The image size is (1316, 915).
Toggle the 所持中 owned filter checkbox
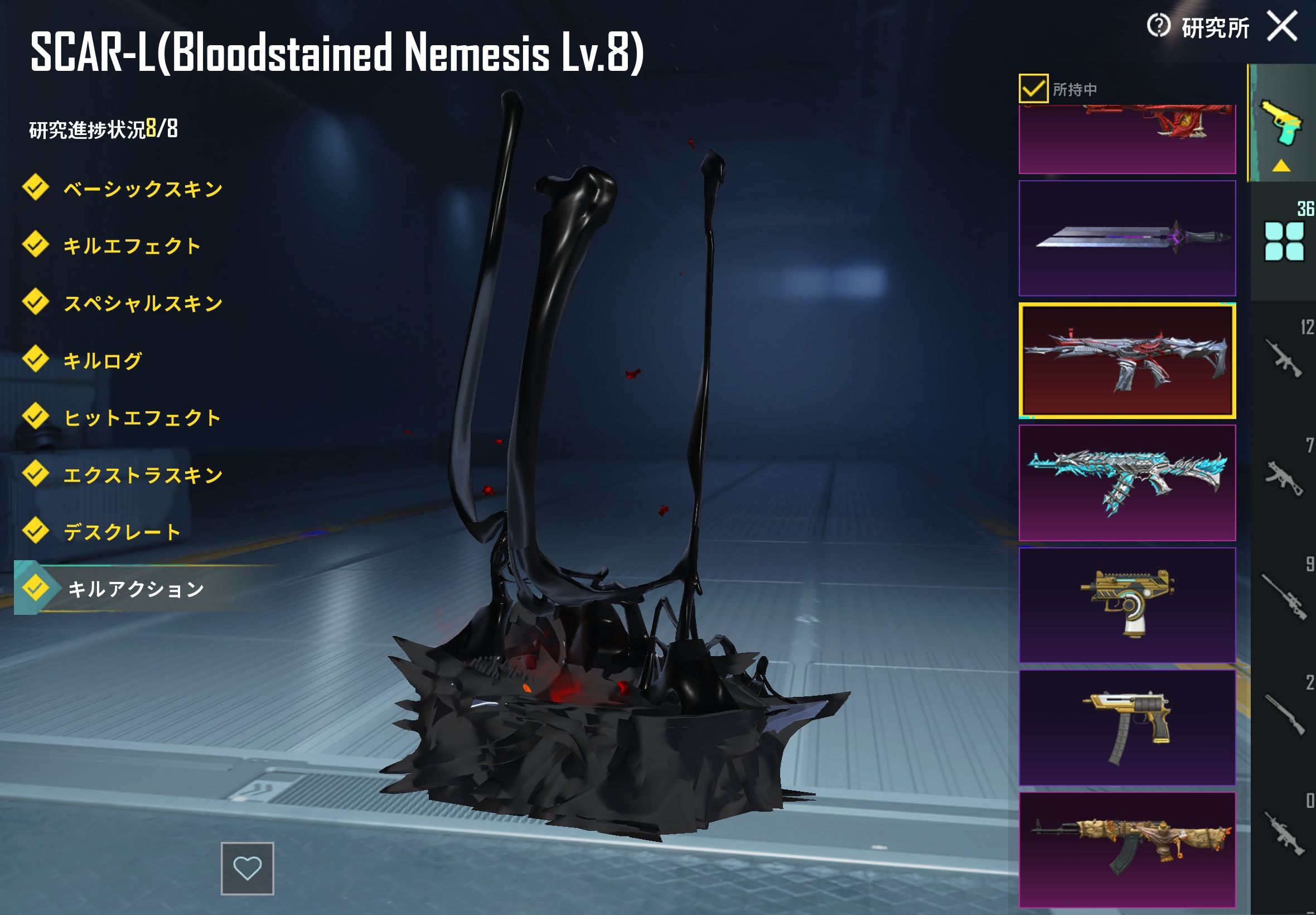pos(1033,89)
